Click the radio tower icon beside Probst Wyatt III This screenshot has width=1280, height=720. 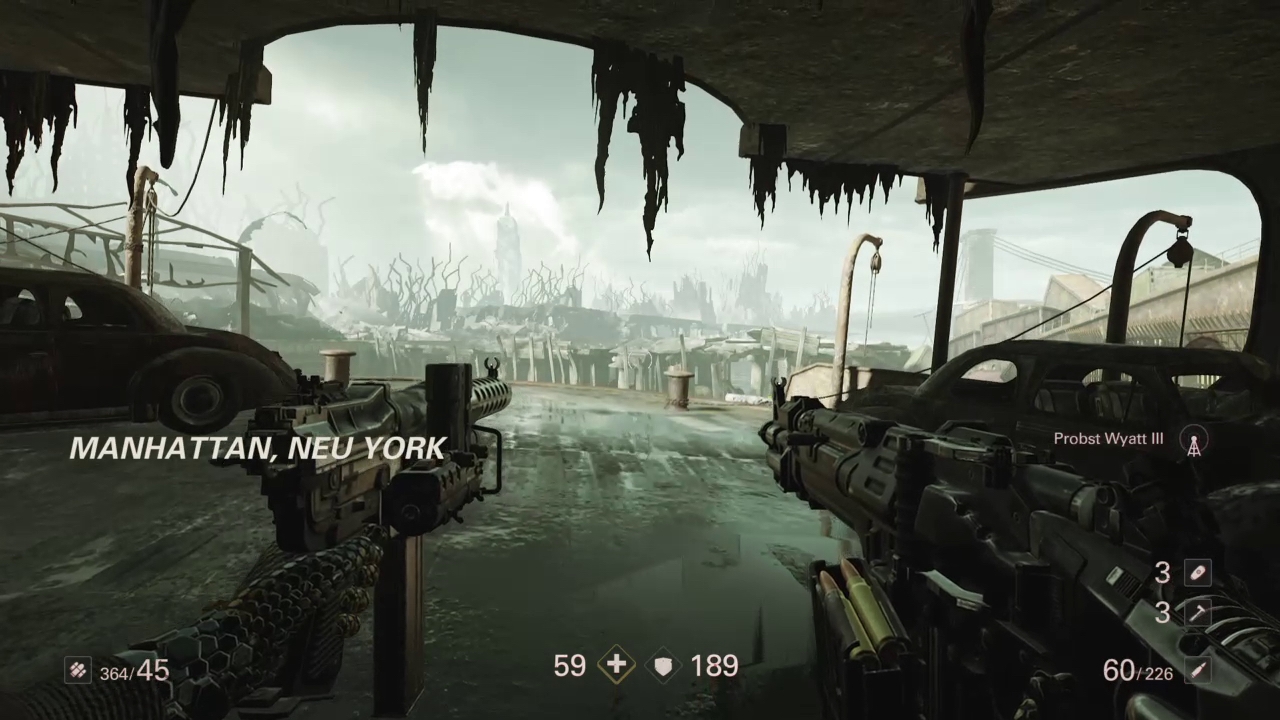pyautogui.click(x=1193, y=440)
